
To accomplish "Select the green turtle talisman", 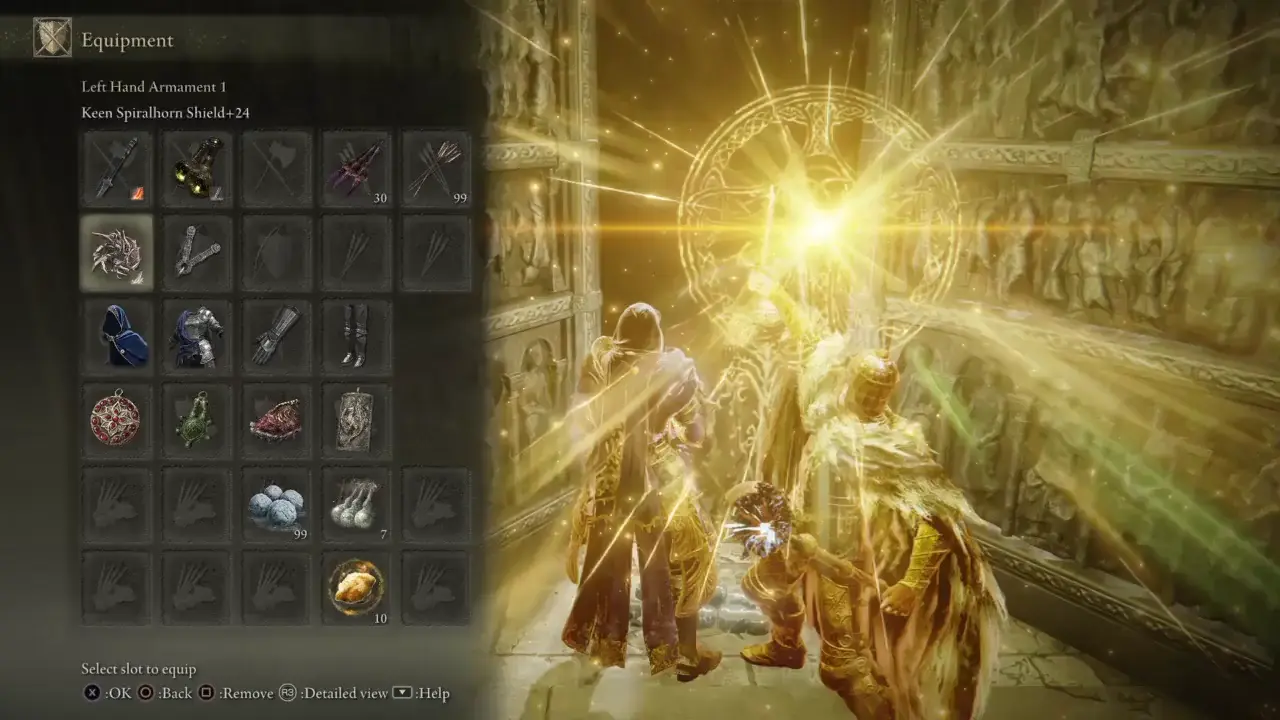I will [197, 418].
